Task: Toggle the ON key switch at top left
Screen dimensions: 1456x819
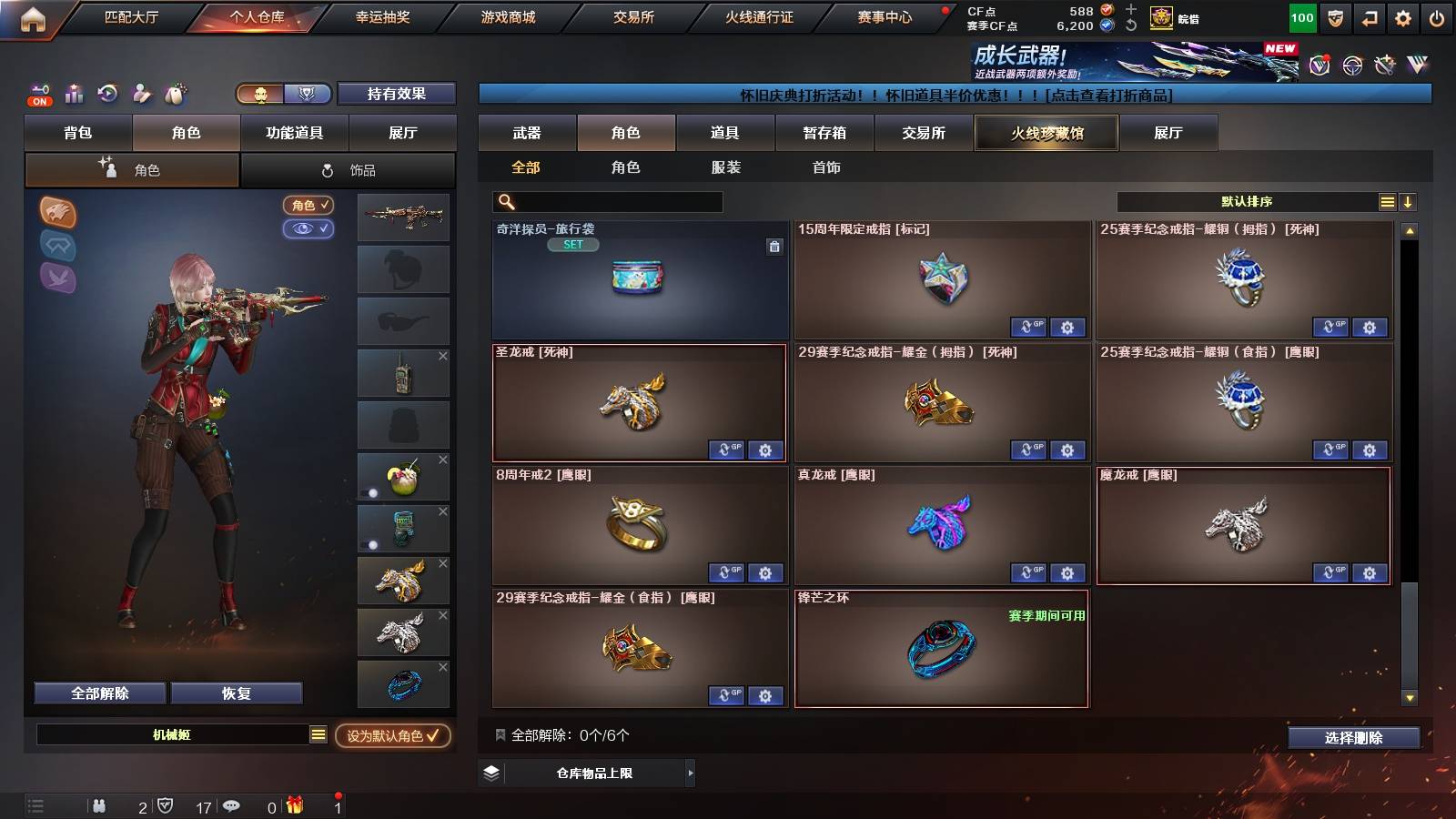Action: point(38,95)
